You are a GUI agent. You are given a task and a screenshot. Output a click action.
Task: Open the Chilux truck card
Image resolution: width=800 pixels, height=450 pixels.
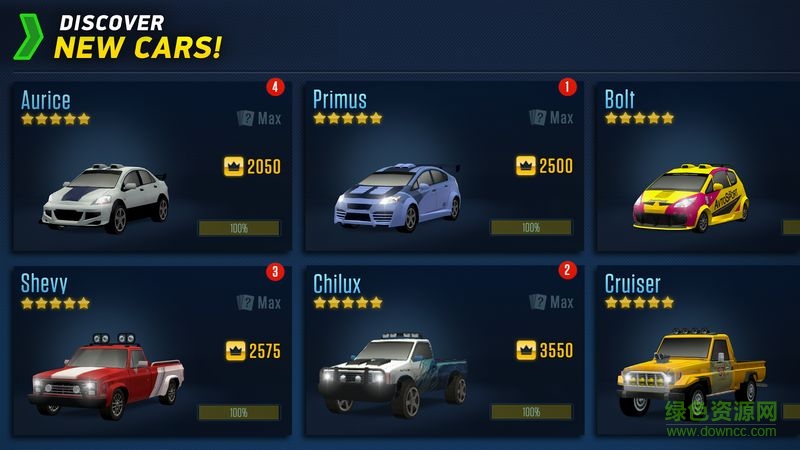coord(440,351)
